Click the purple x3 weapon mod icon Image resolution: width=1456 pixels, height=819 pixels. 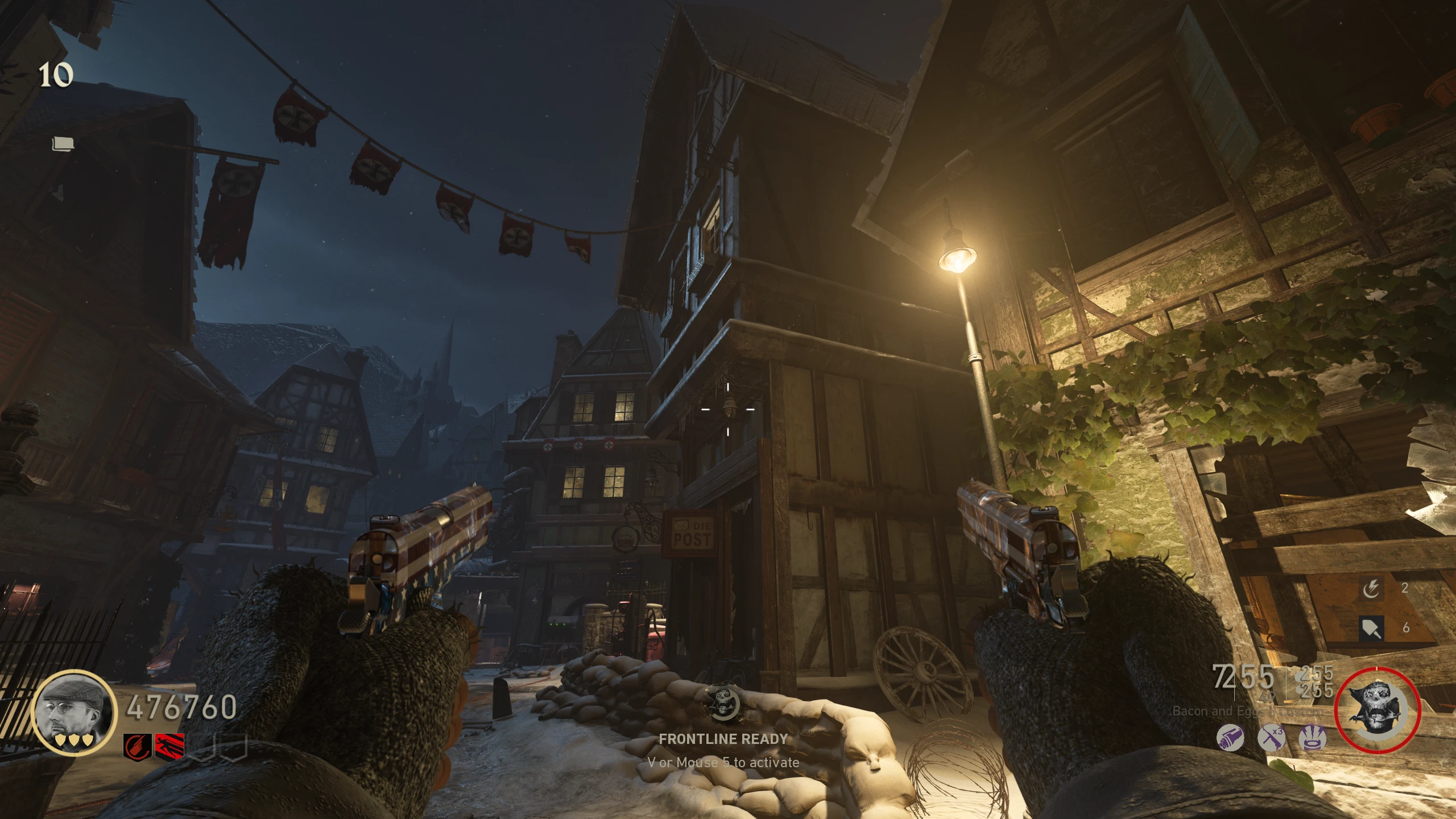[1271, 738]
